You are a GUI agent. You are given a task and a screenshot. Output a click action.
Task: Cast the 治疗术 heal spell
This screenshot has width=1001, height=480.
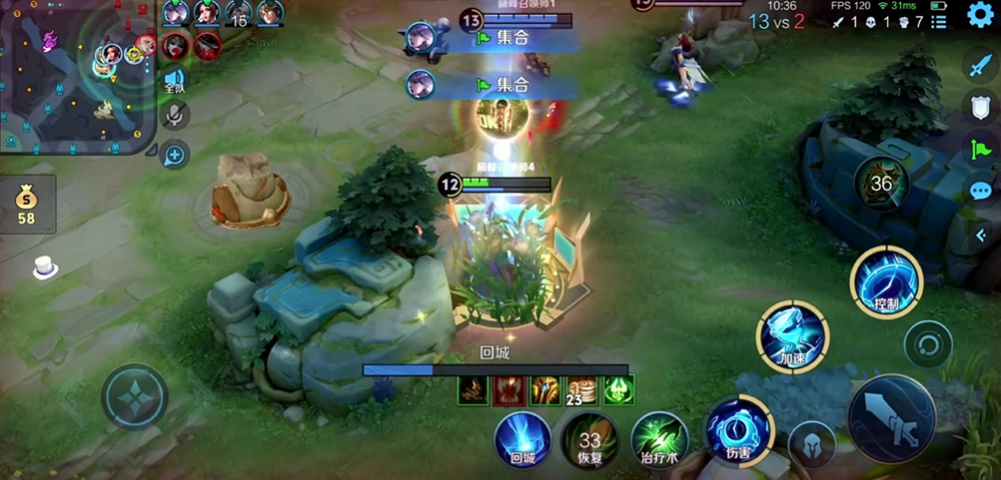(x=659, y=438)
